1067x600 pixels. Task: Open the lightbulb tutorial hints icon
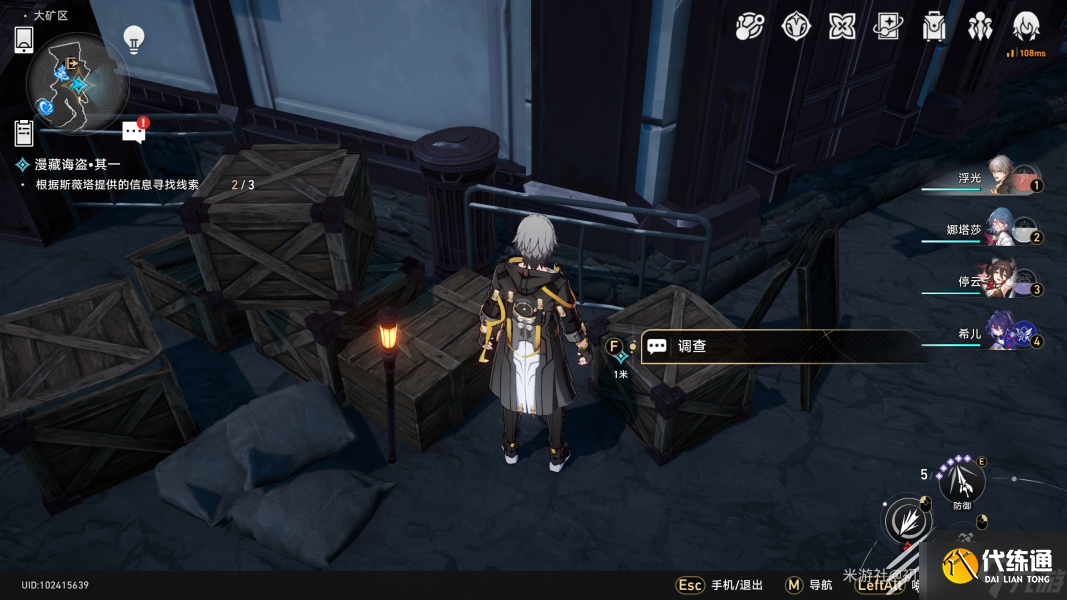point(133,39)
